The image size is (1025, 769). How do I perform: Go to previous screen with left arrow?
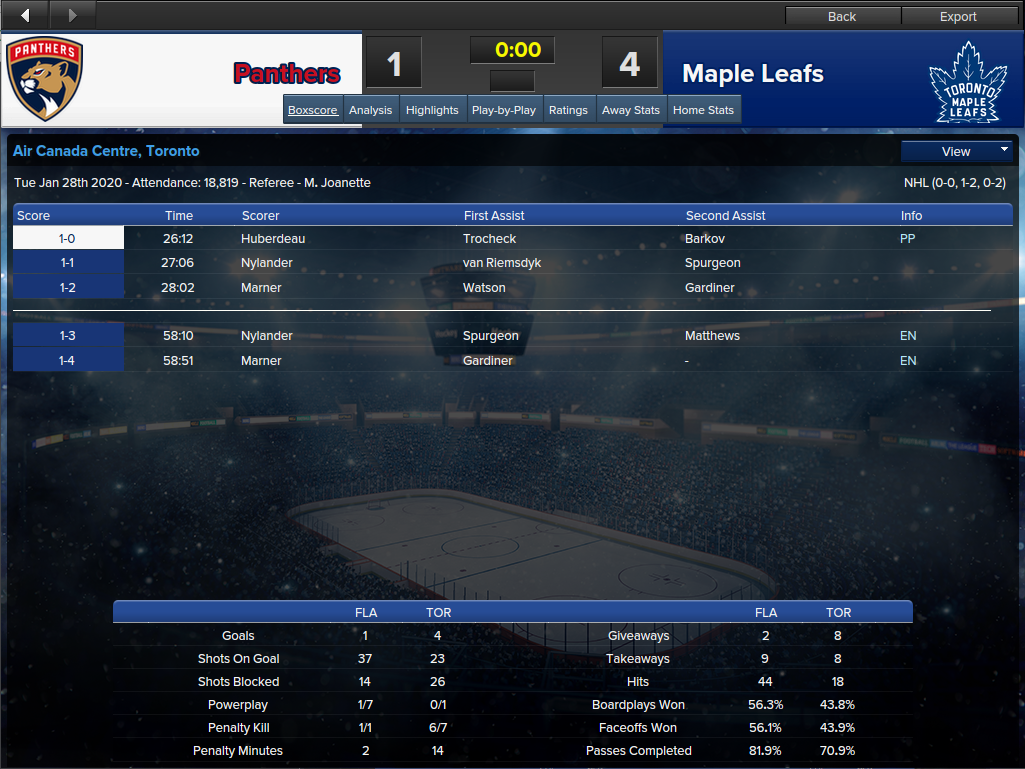tap(25, 15)
